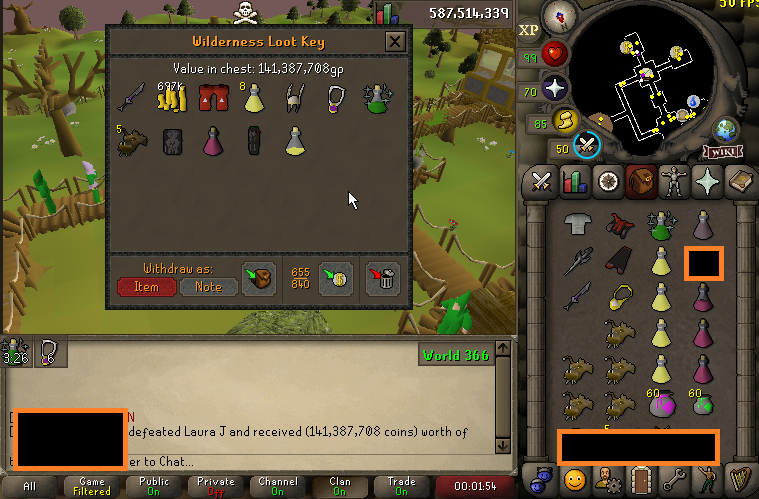Image resolution: width=759 pixels, height=499 pixels.
Task: Open the Combat Options tab
Action: click(542, 182)
